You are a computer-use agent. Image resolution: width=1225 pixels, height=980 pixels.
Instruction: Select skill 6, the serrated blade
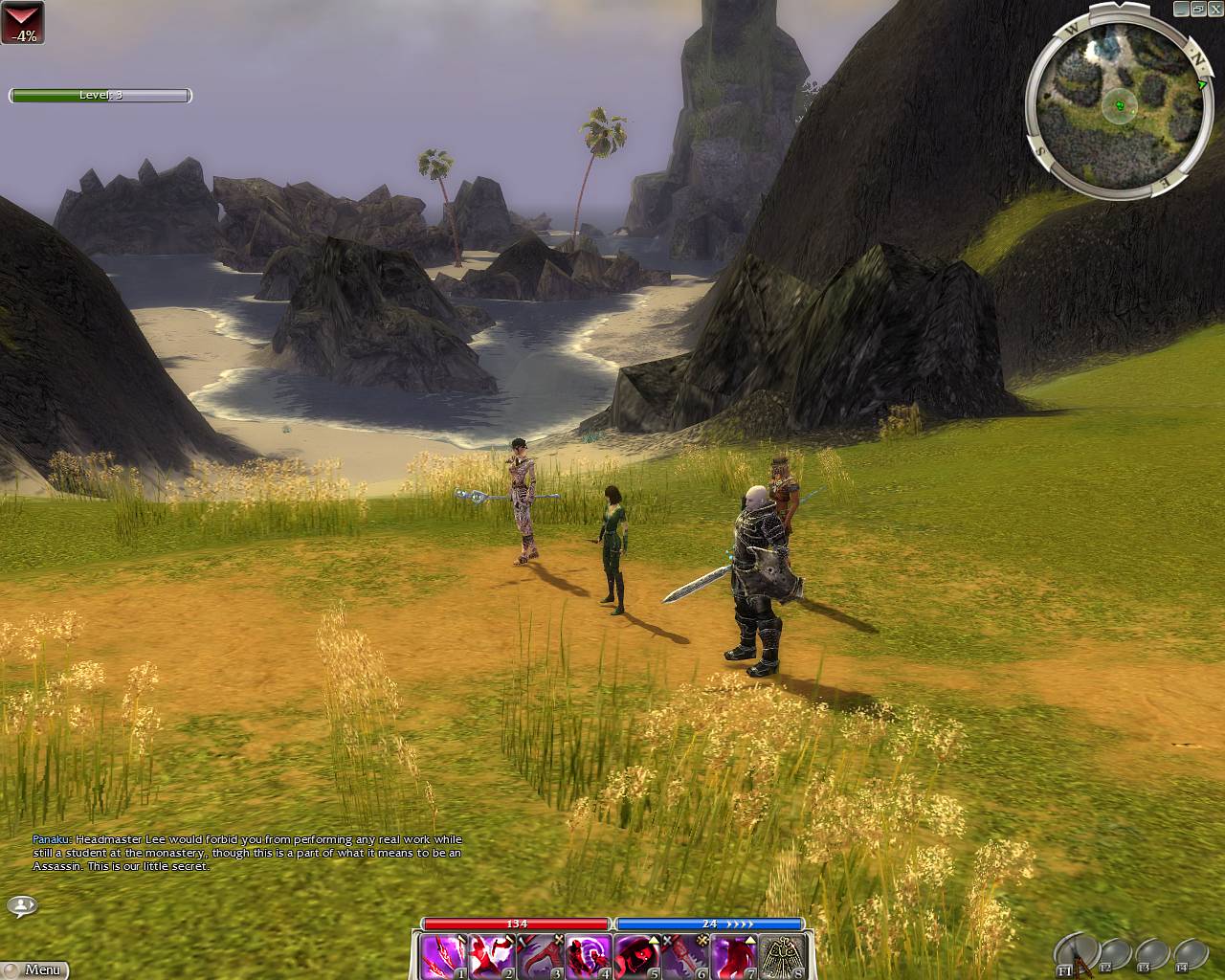(x=685, y=956)
